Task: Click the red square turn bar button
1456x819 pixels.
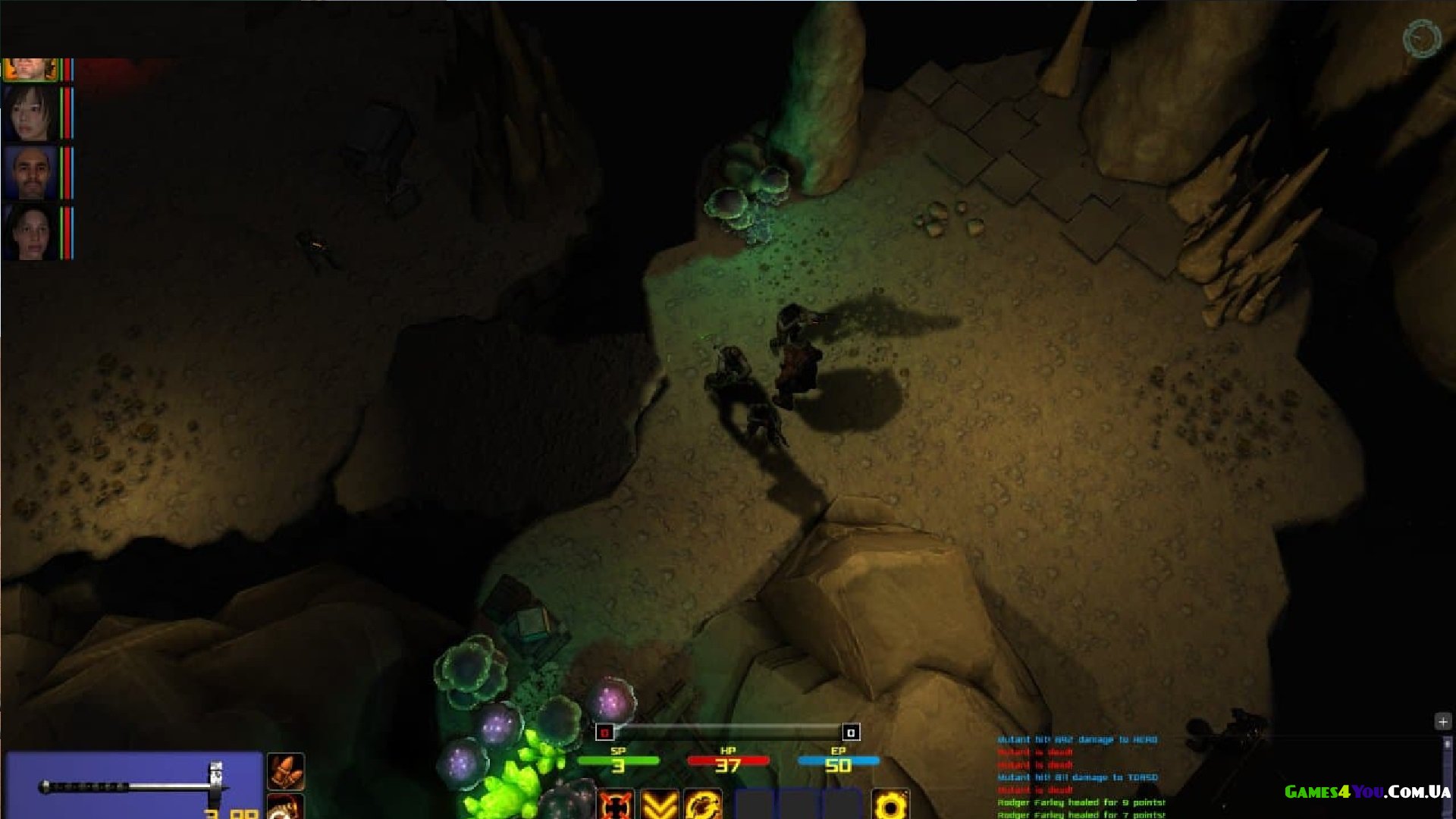Action: pos(604,732)
